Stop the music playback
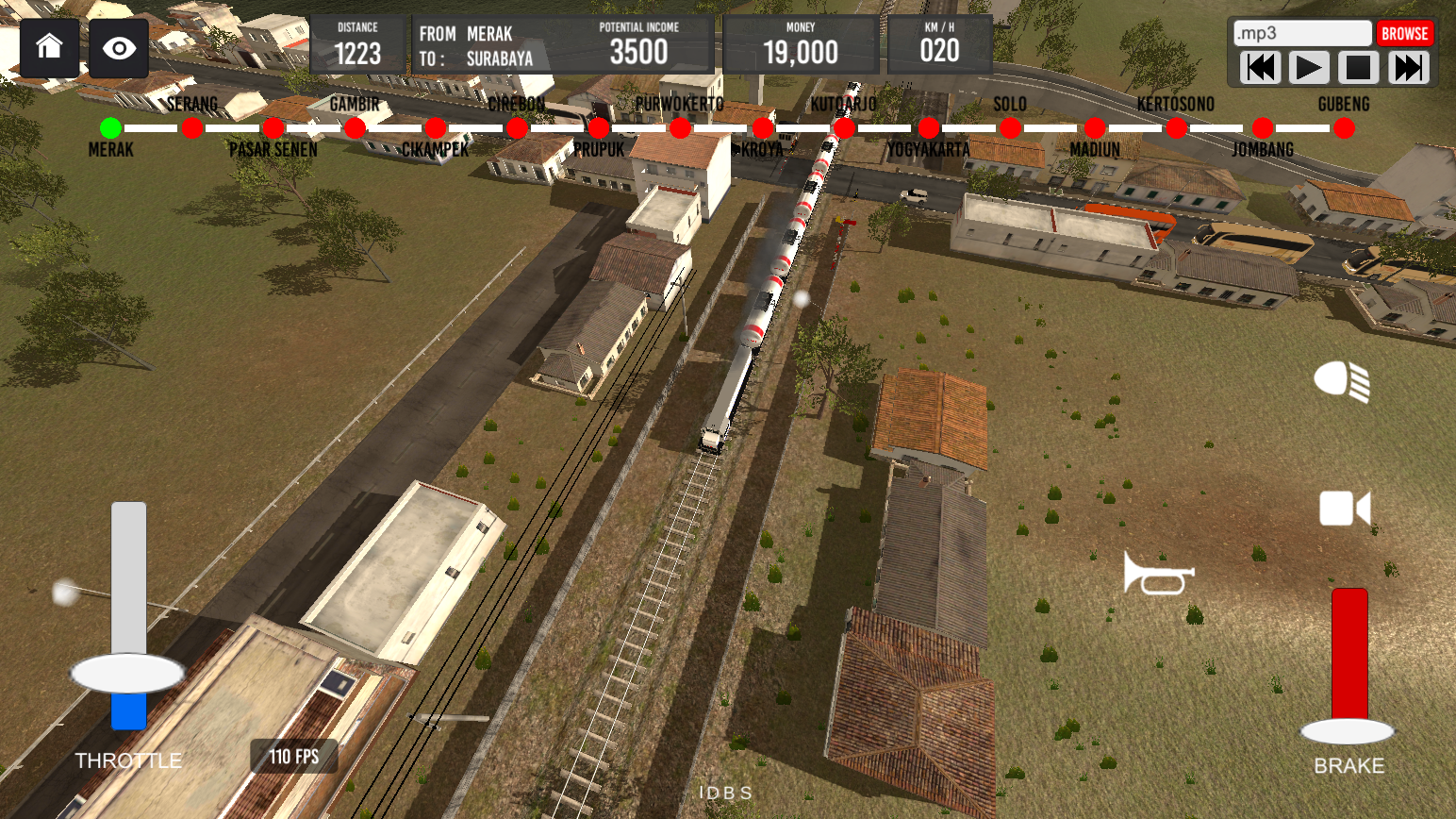This screenshot has width=1456, height=819. (x=1358, y=68)
